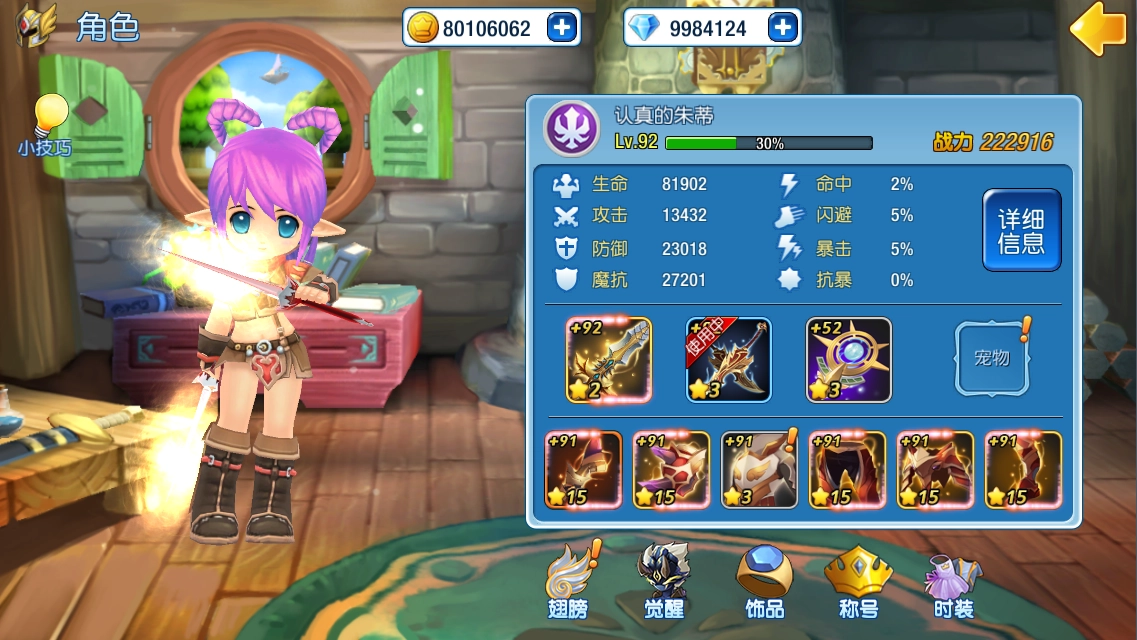Select the +92 golden sword weapon slot

(609, 360)
